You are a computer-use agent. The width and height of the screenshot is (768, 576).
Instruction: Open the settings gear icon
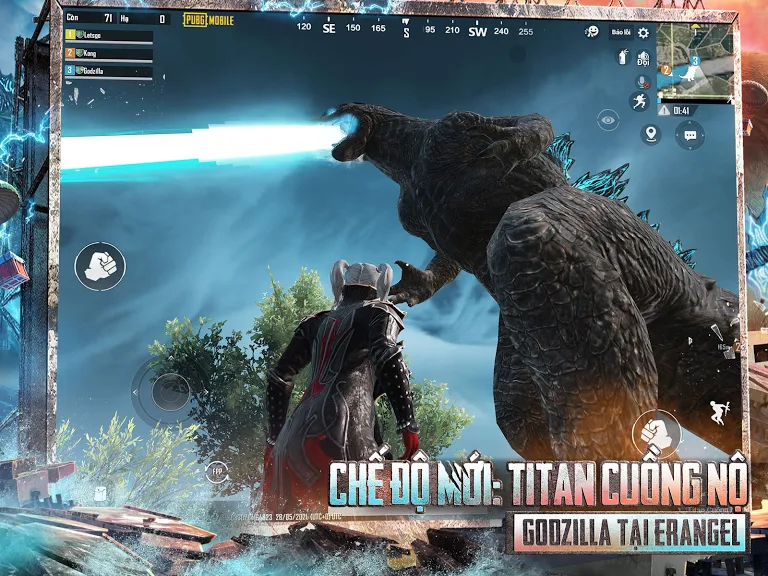point(643,32)
